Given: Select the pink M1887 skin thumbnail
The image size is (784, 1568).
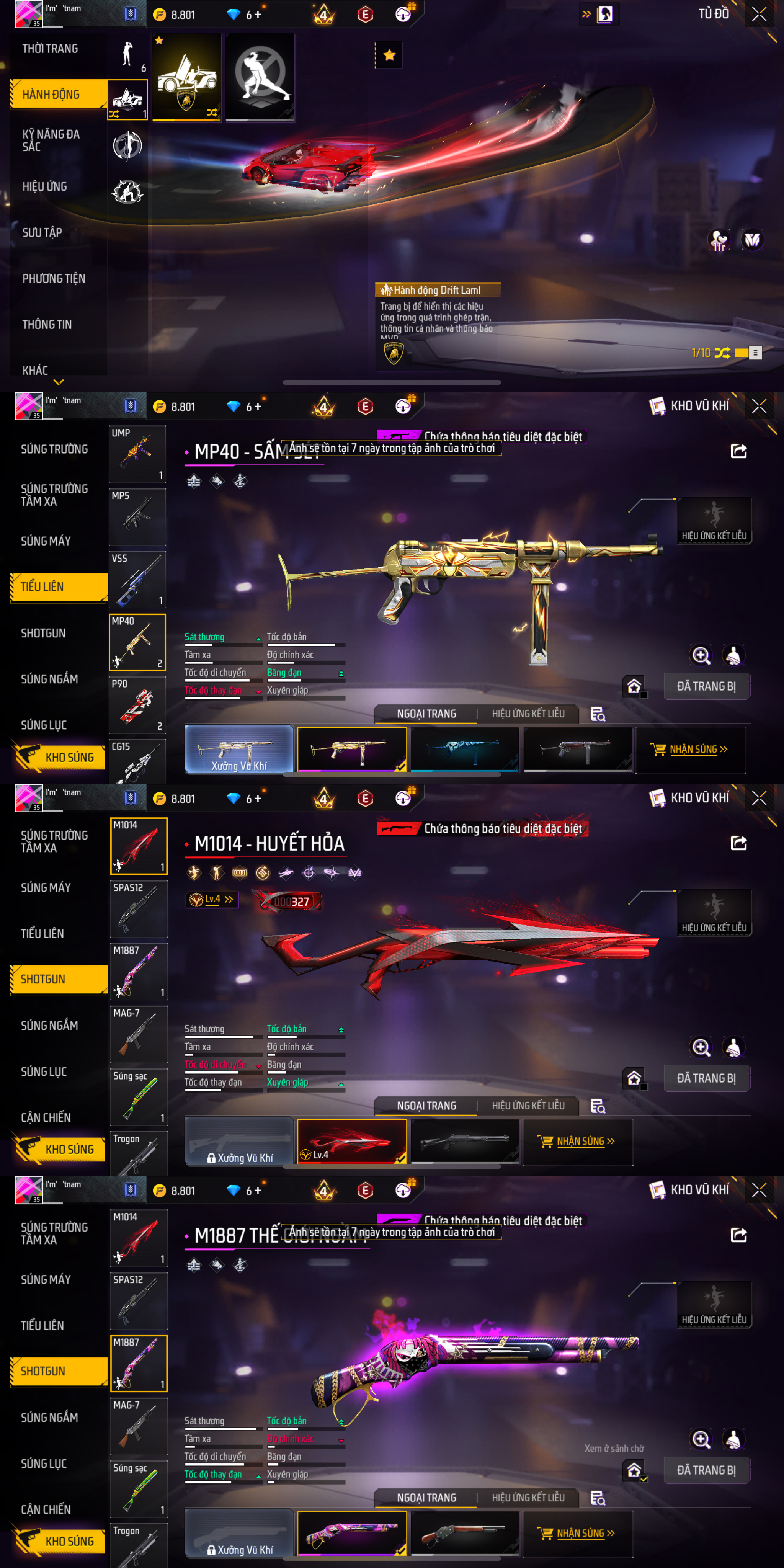Looking at the screenshot, I should (x=352, y=1533).
